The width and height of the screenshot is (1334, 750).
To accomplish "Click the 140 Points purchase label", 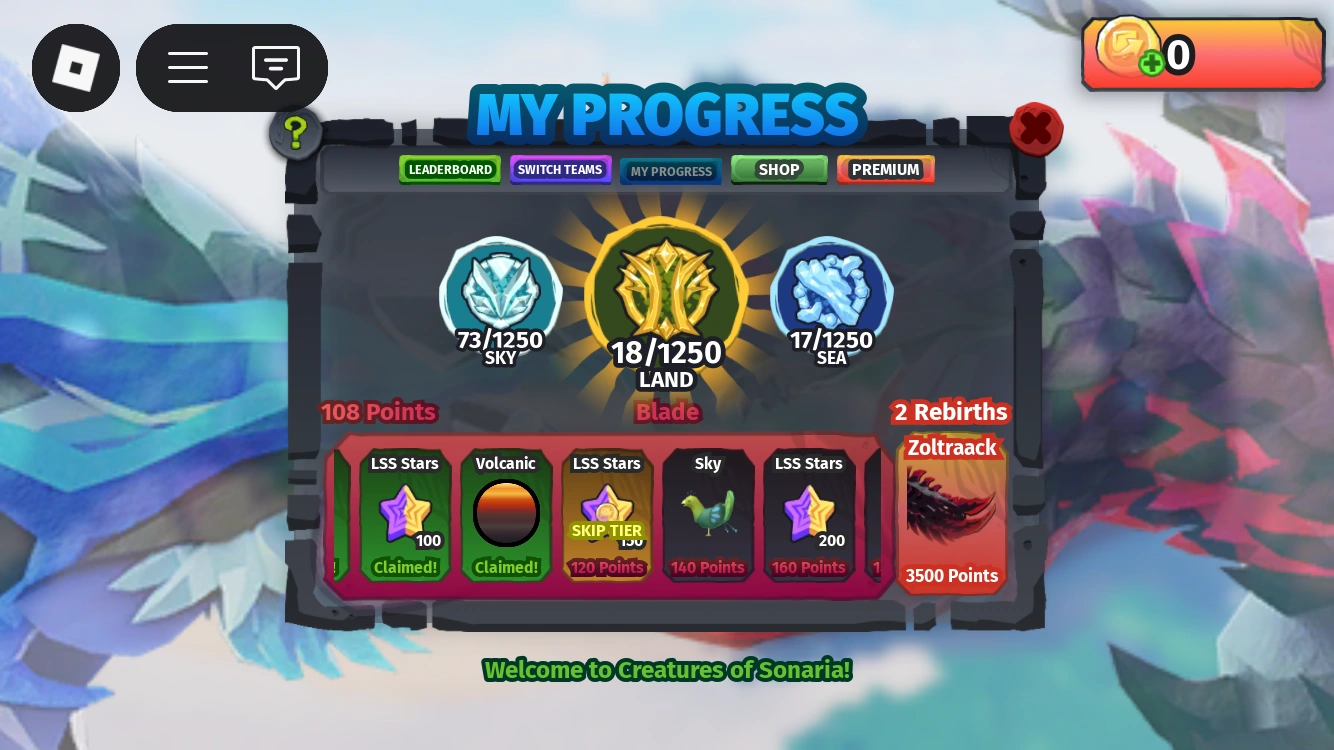I will pyautogui.click(x=708, y=567).
